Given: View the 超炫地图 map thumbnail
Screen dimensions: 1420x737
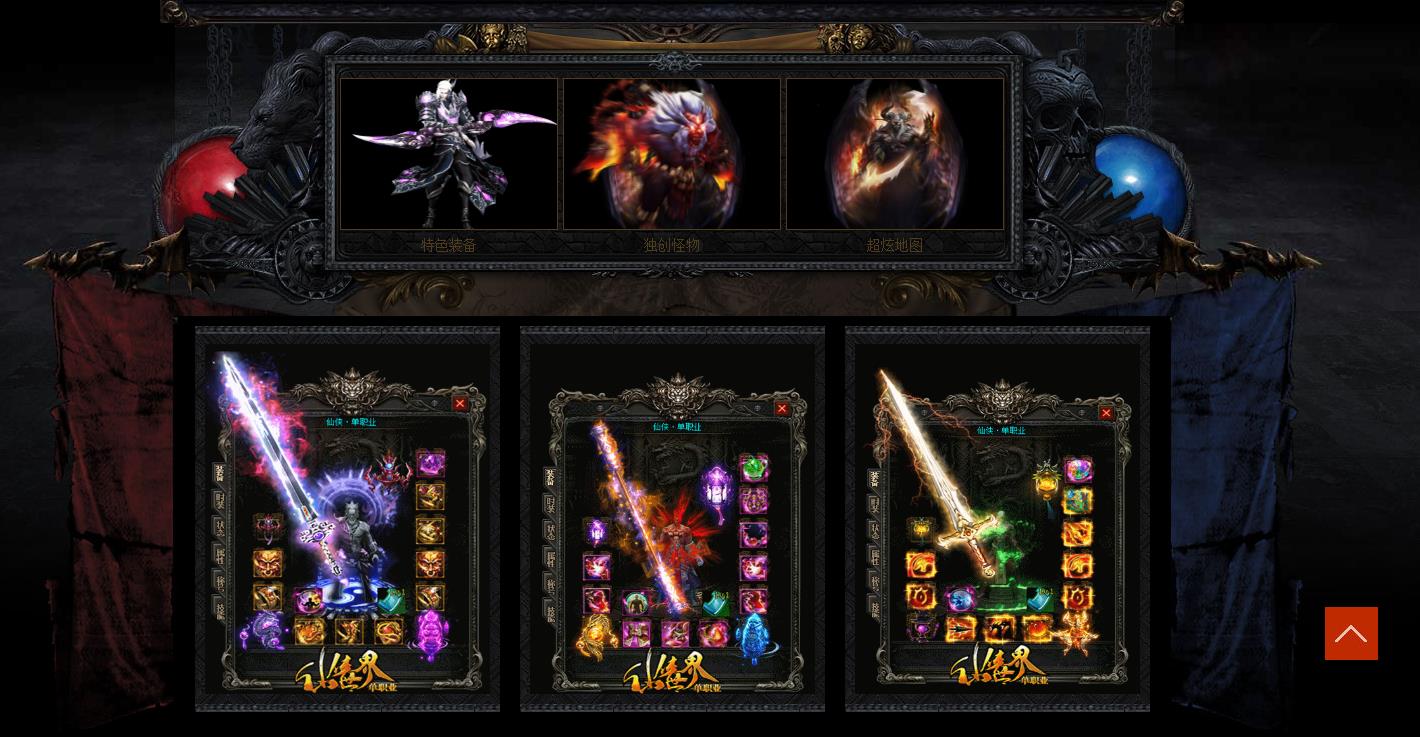Looking at the screenshot, I should (895, 154).
